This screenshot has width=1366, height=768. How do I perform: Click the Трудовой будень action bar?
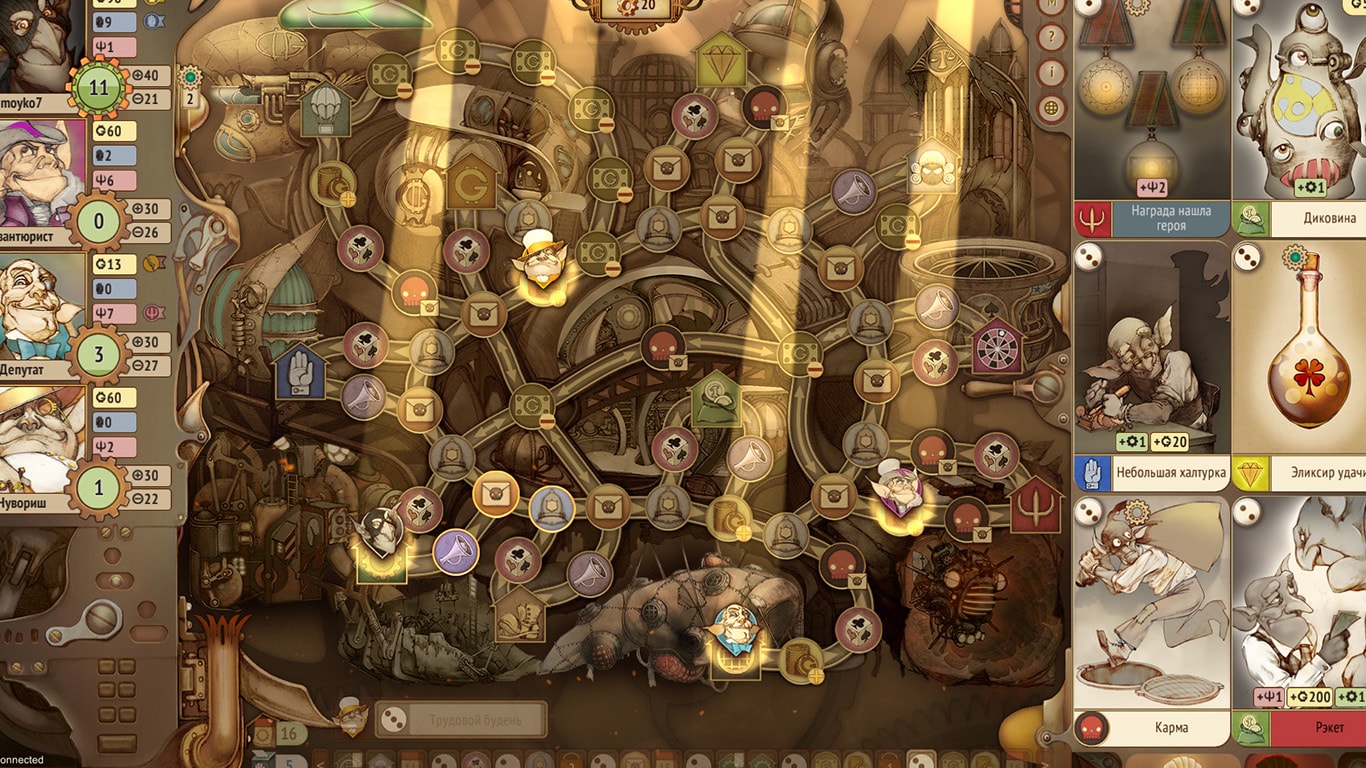coord(462,720)
